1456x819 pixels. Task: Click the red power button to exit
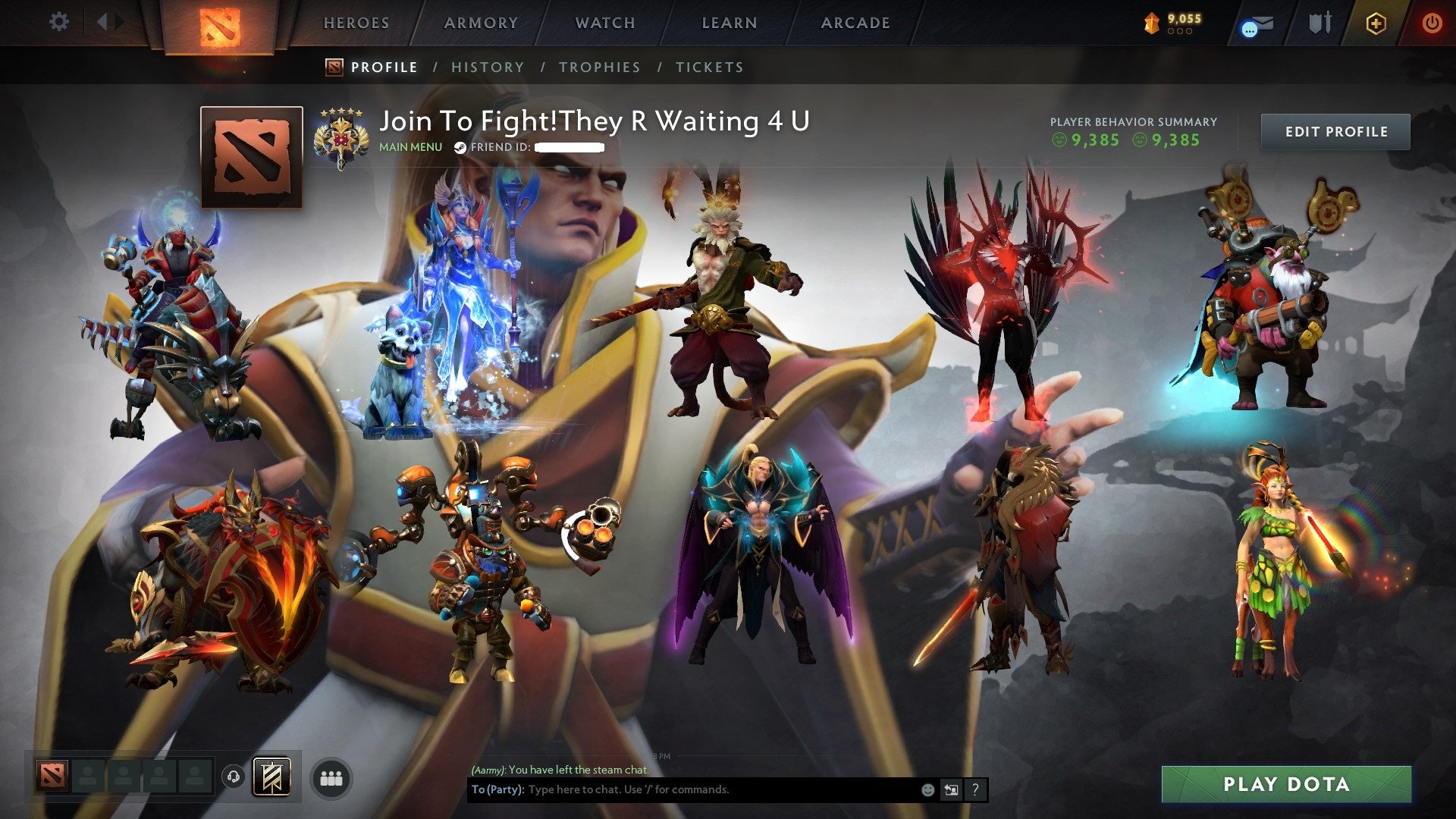[x=1432, y=23]
